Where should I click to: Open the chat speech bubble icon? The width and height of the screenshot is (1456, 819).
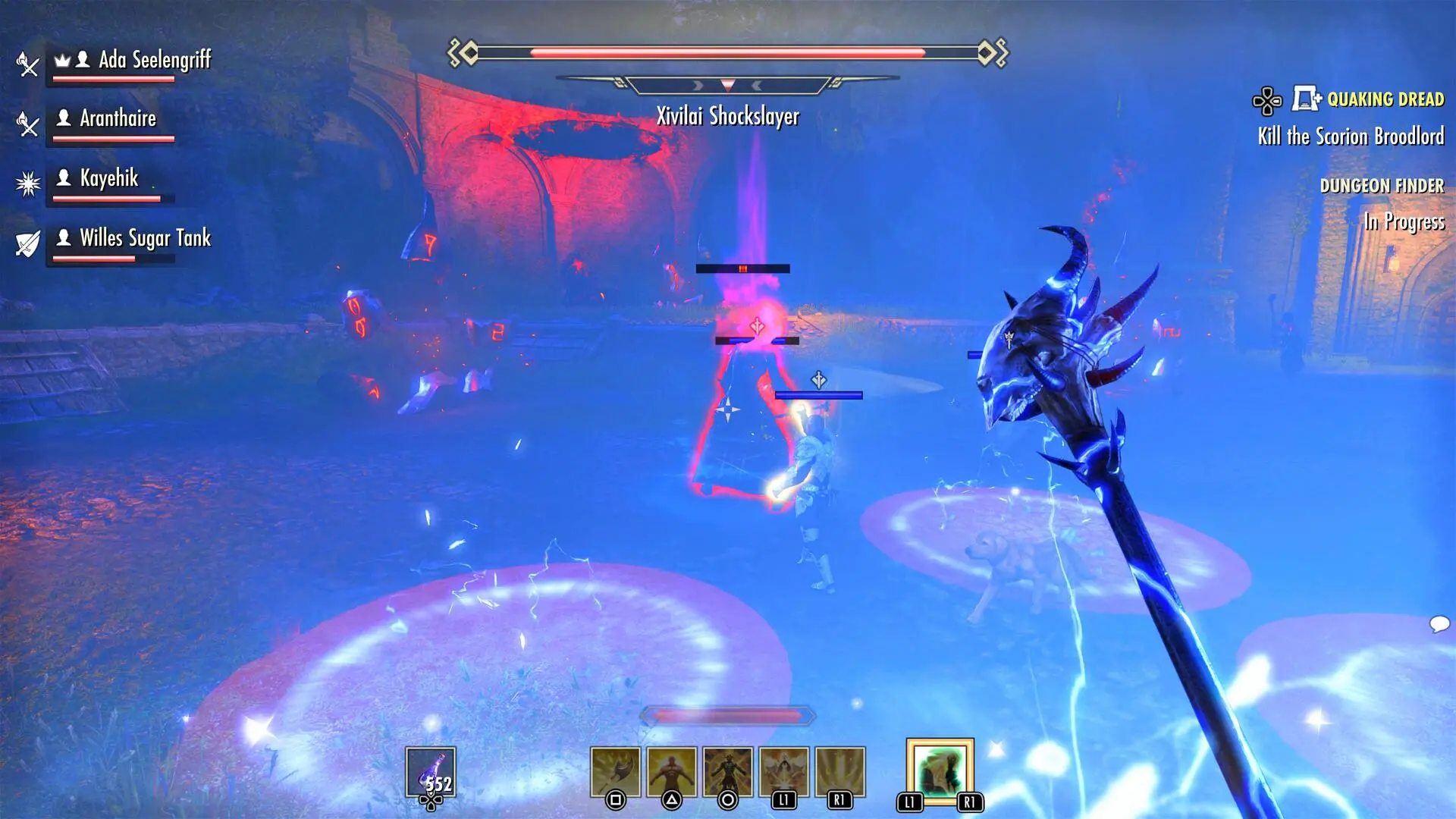click(1439, 624)
